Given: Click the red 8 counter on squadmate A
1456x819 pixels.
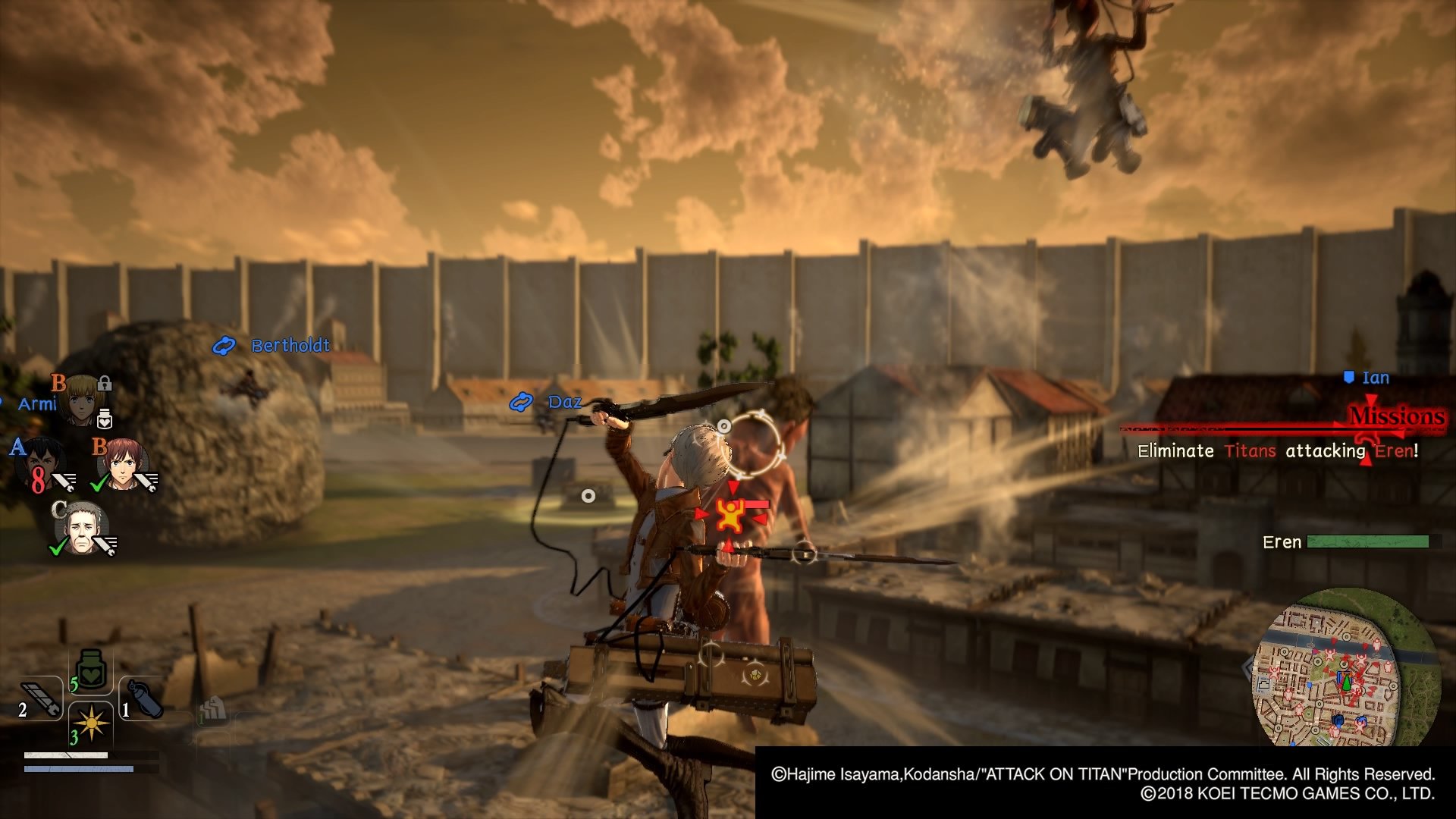Looking at the screenshot, I should tap(39, 482).
